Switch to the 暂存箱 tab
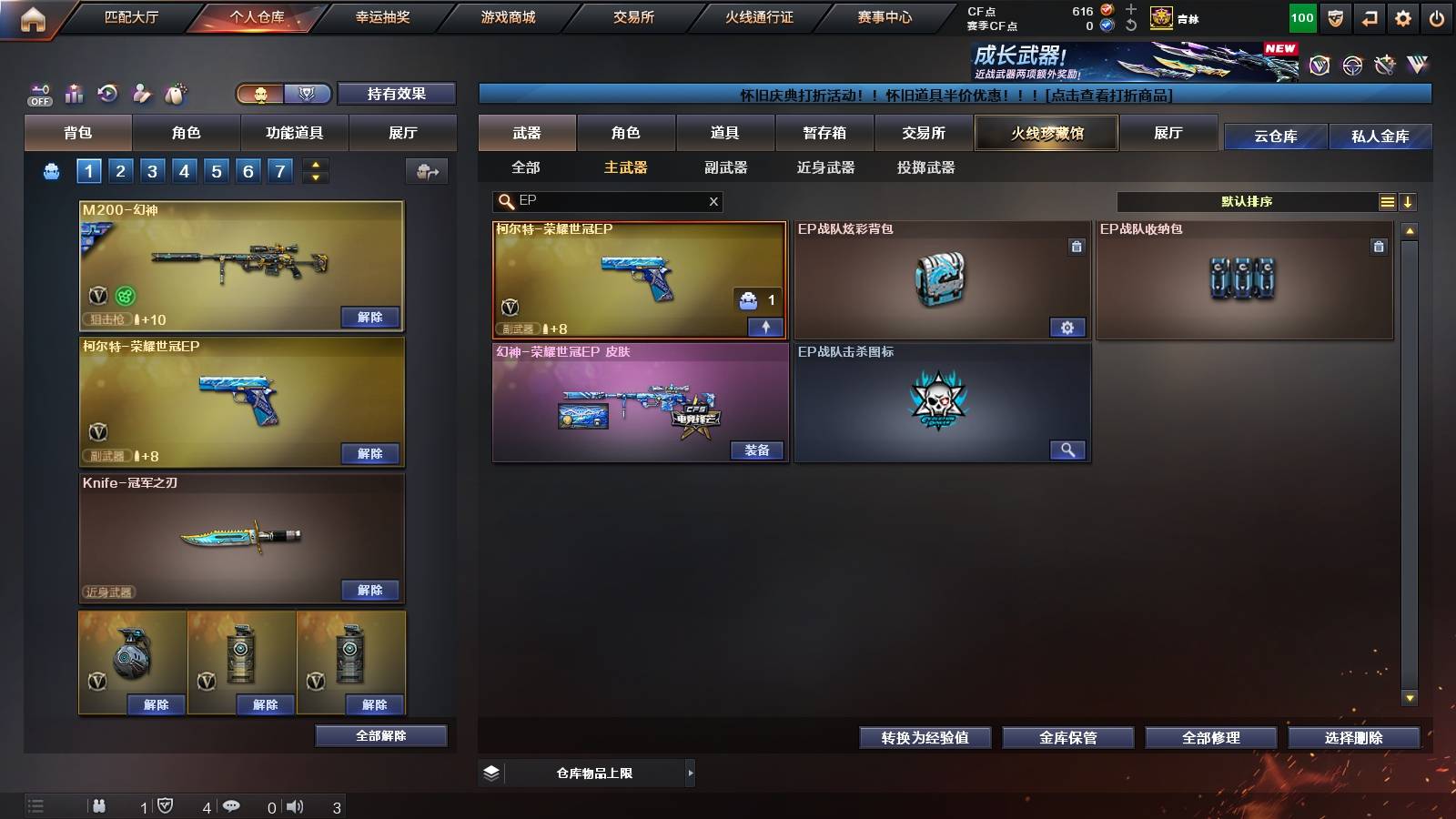Viewport: 1456px width, 819px height. pos(824,133)
